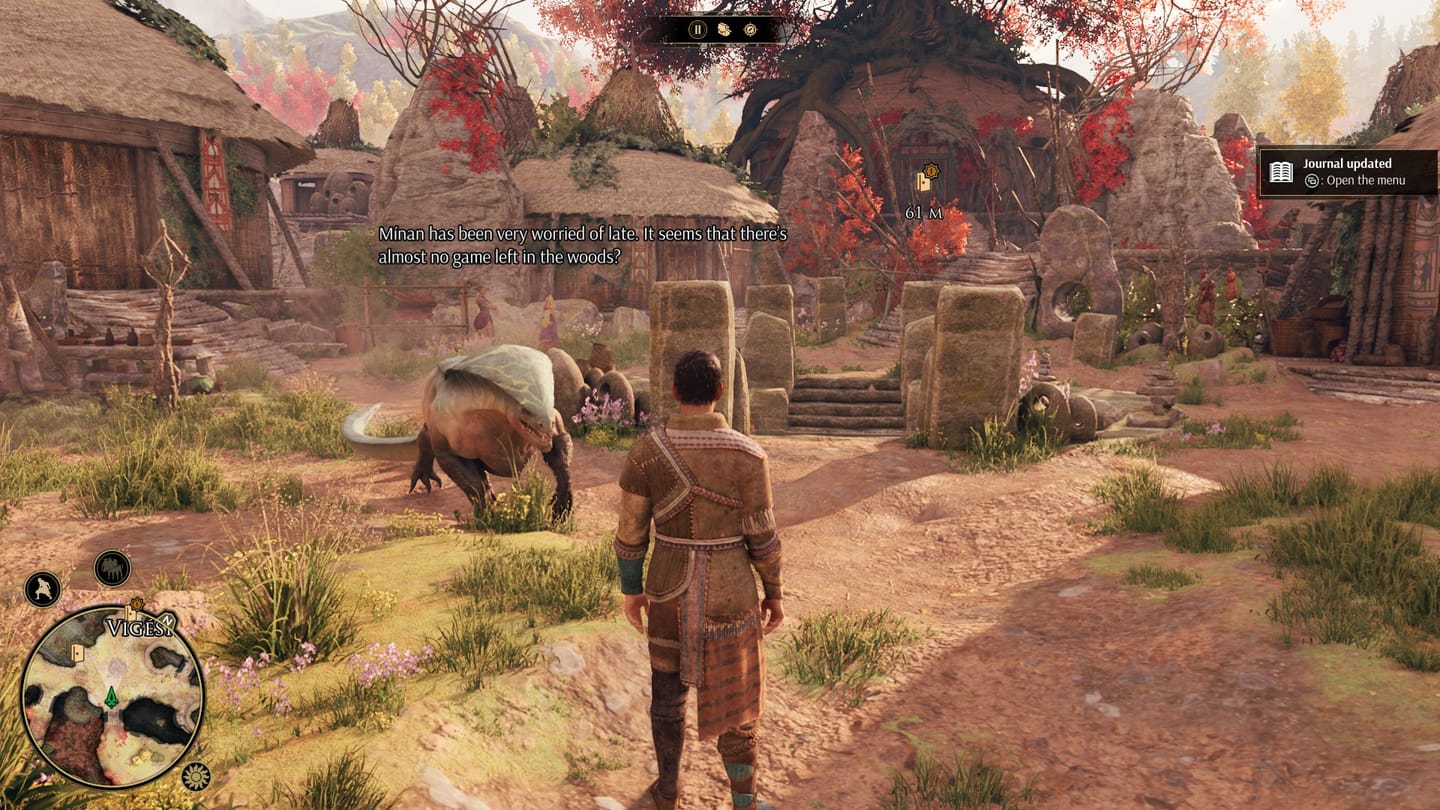Viewport: 1440px width, 810px height.
Task: Expand the VIGÉS location label on the minimap
Action: (x=138, y=626)
